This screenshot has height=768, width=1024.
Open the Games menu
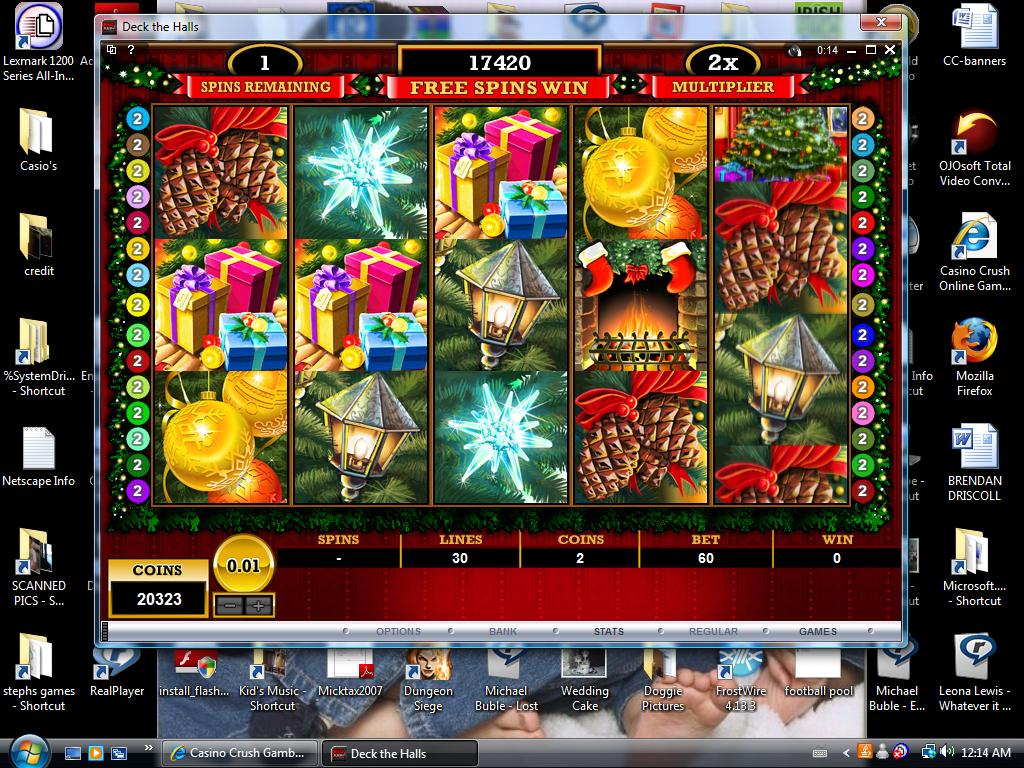[x=818, y=631]
